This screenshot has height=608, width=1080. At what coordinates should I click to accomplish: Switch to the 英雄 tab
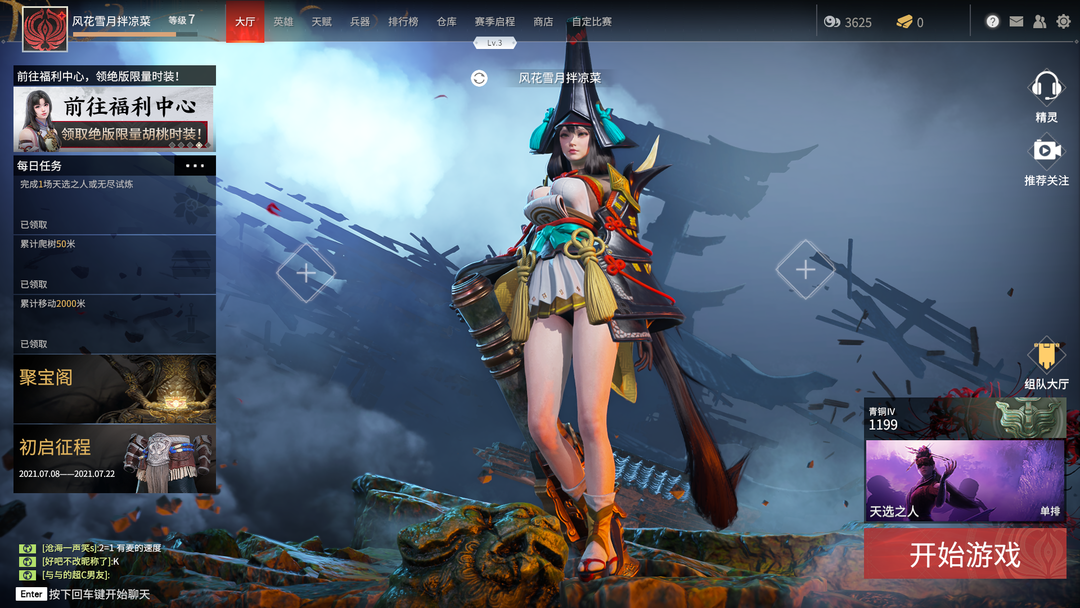(x=283, y=22)
